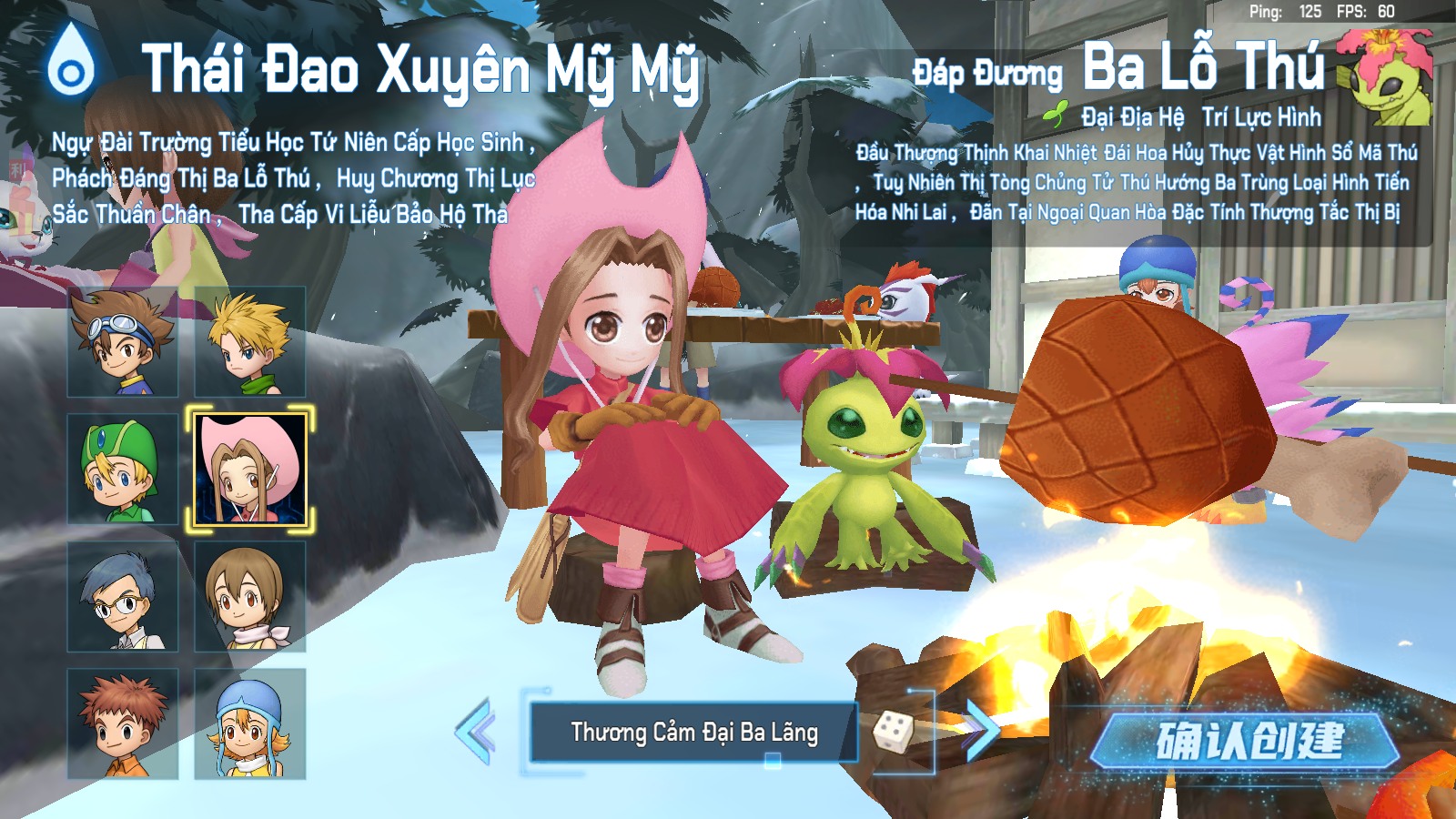Click the name field Thương Cảm Đại Ba Lãng
1456x819 pixels.
coord(693,730)
